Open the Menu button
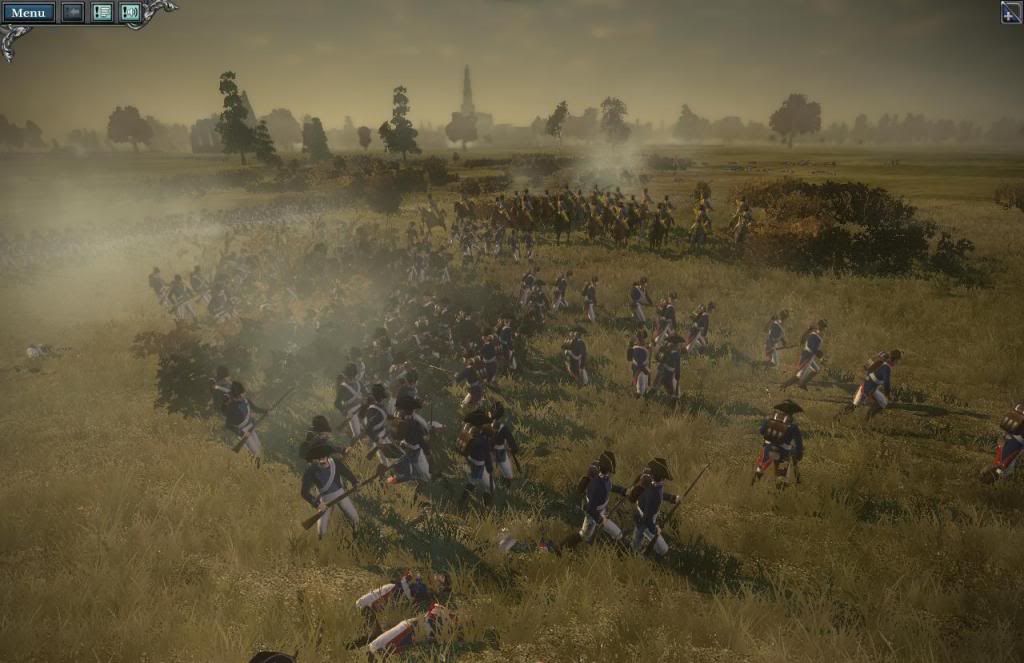Screen dimensions: 1024x663 tap(28, 12)
